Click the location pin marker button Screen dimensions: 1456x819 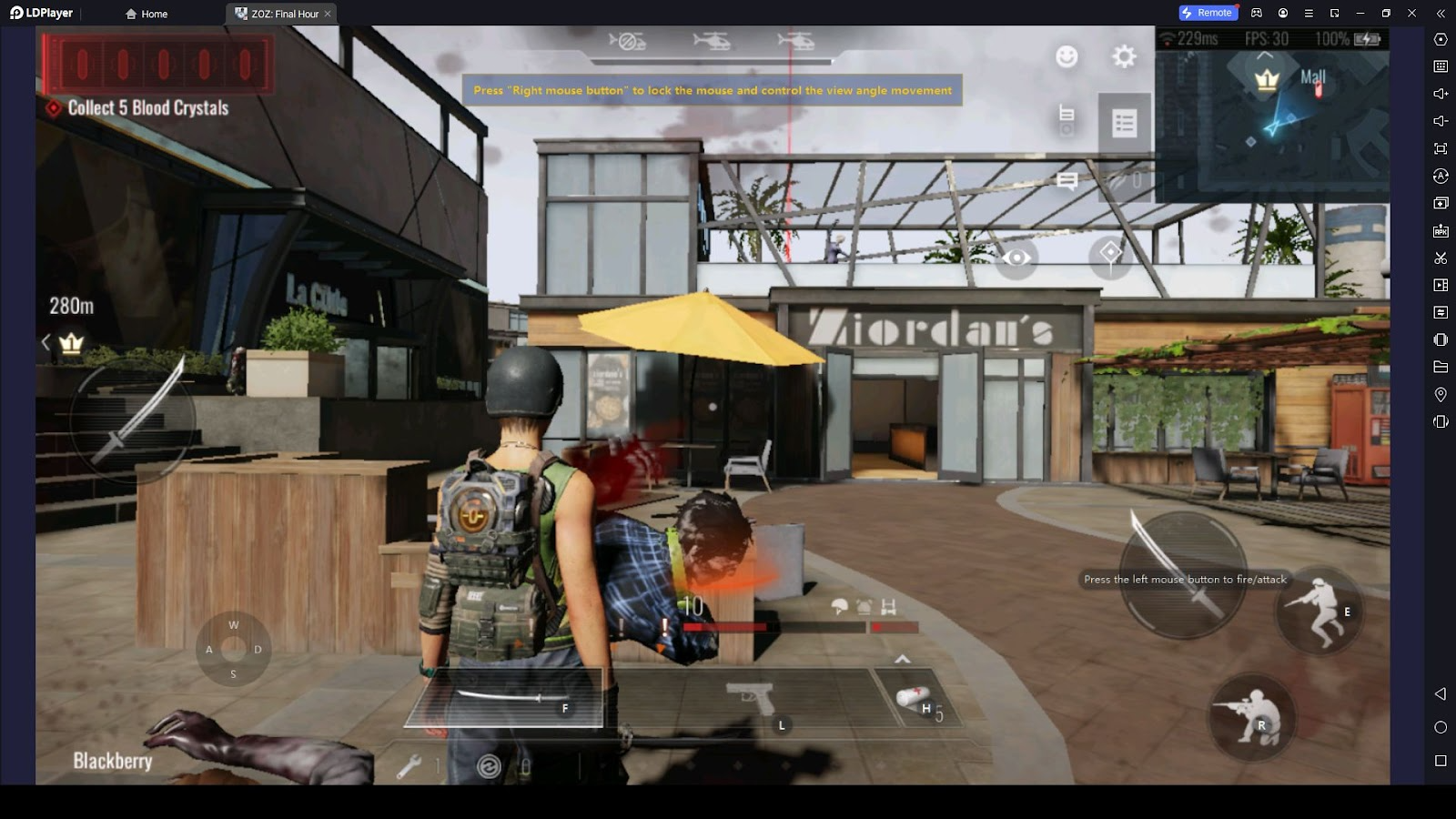[x=1110, y=255]
